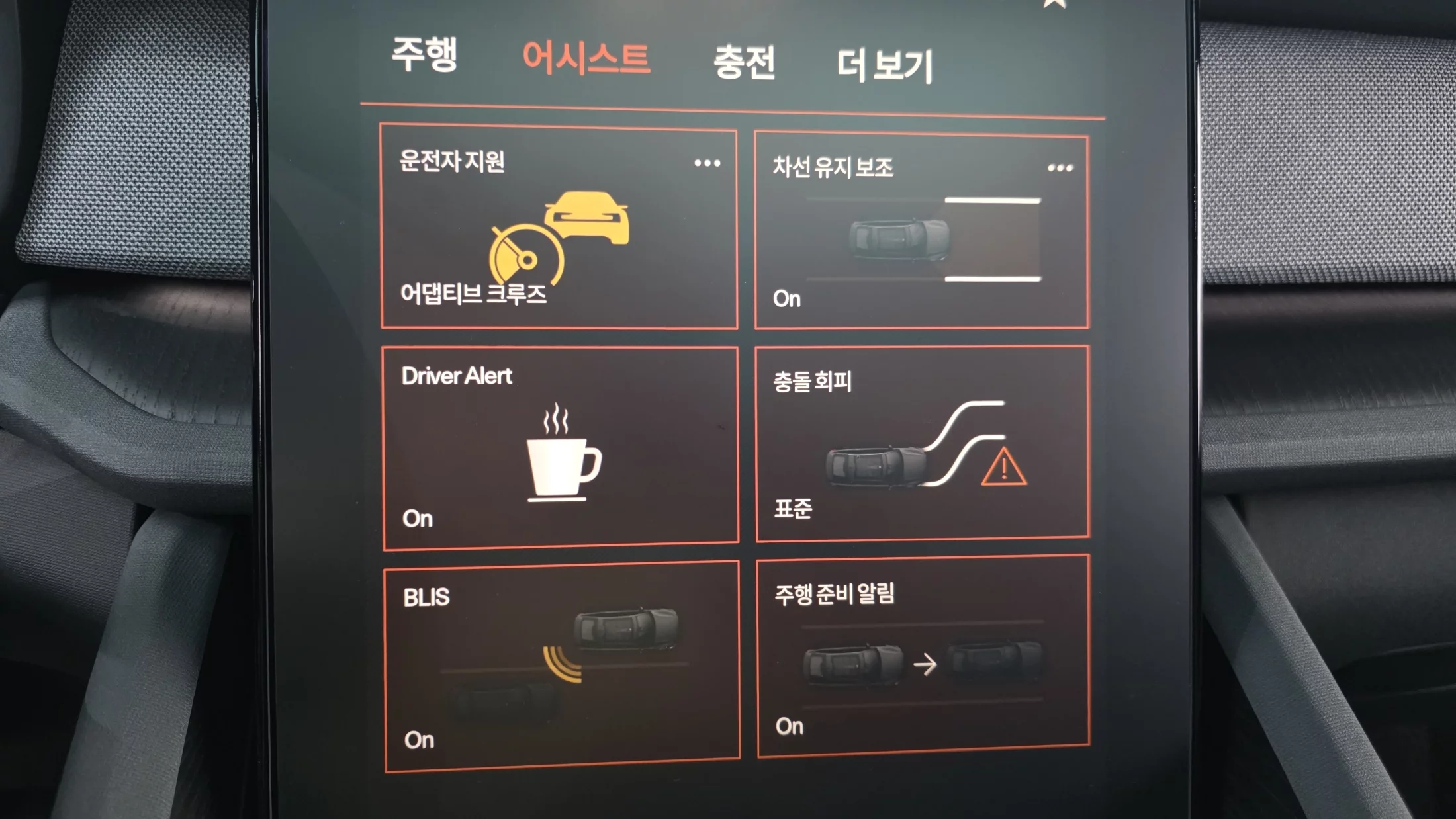Open 차선 유지 보조 three-dot options
This screenshot has height=819, width=1456.
pos(1060,169)
